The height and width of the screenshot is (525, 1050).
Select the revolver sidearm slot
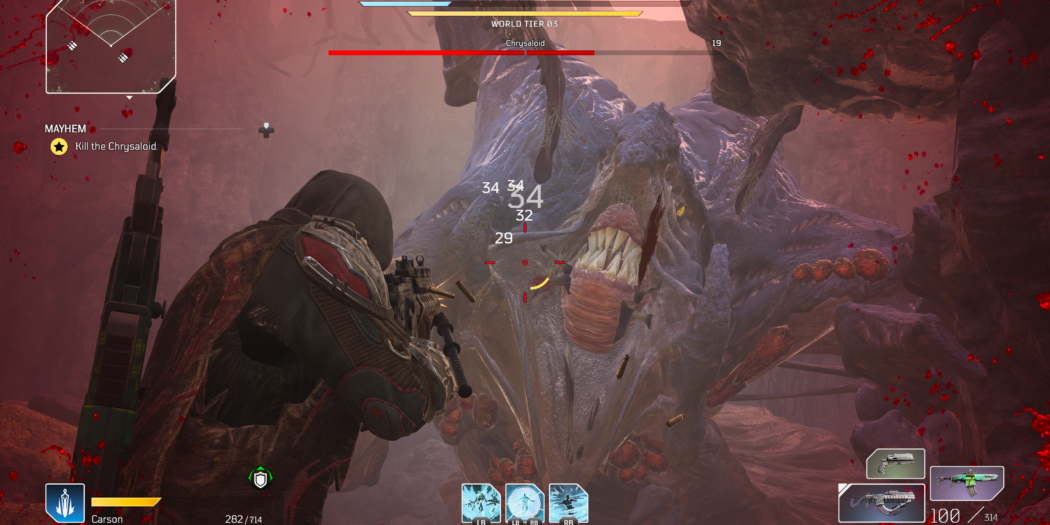click(x=895, y=464)
